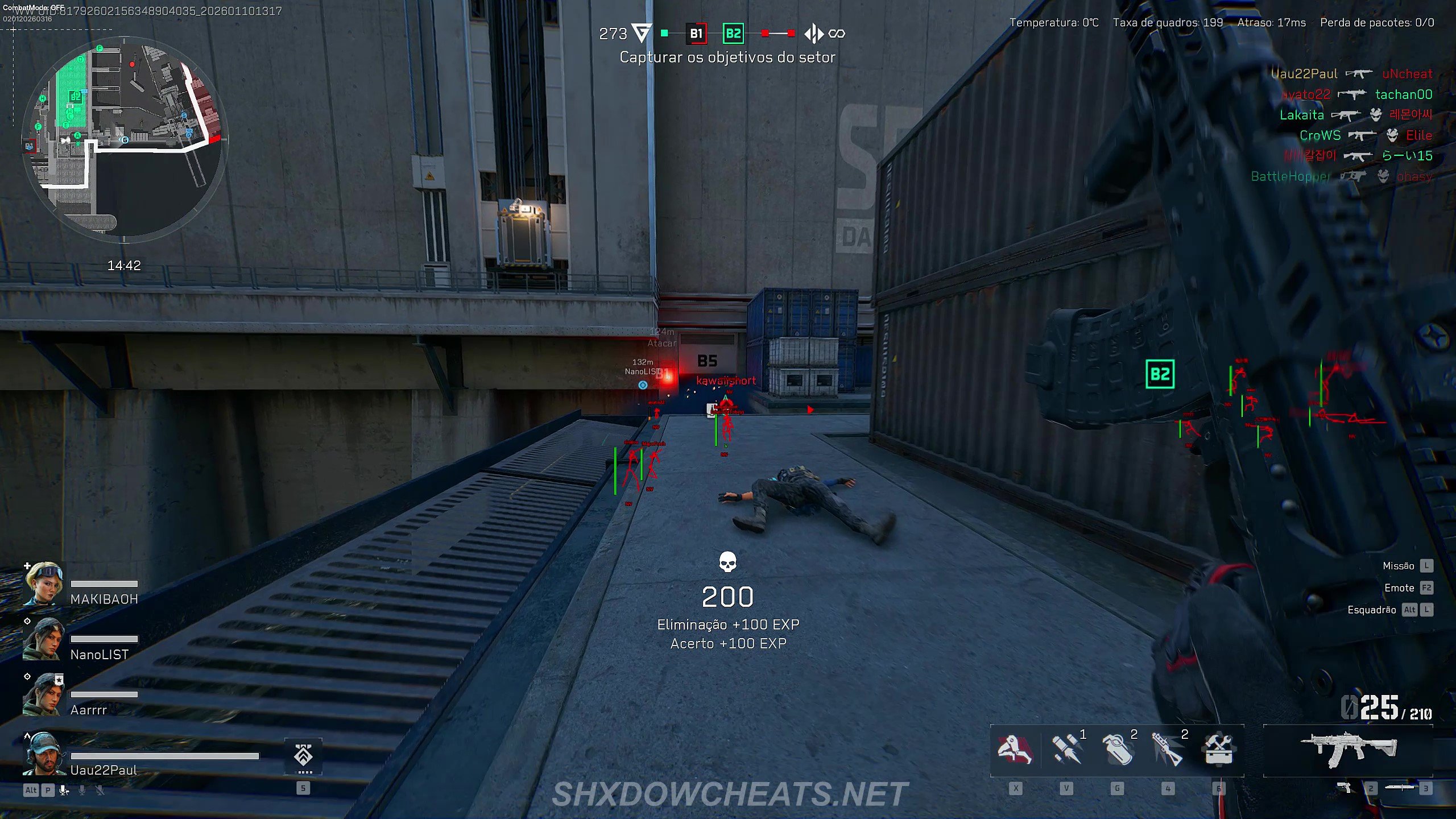Select the ammo resupply icon bound to V
Screen dimensions: 1456x819
[x=1065, y=750]
